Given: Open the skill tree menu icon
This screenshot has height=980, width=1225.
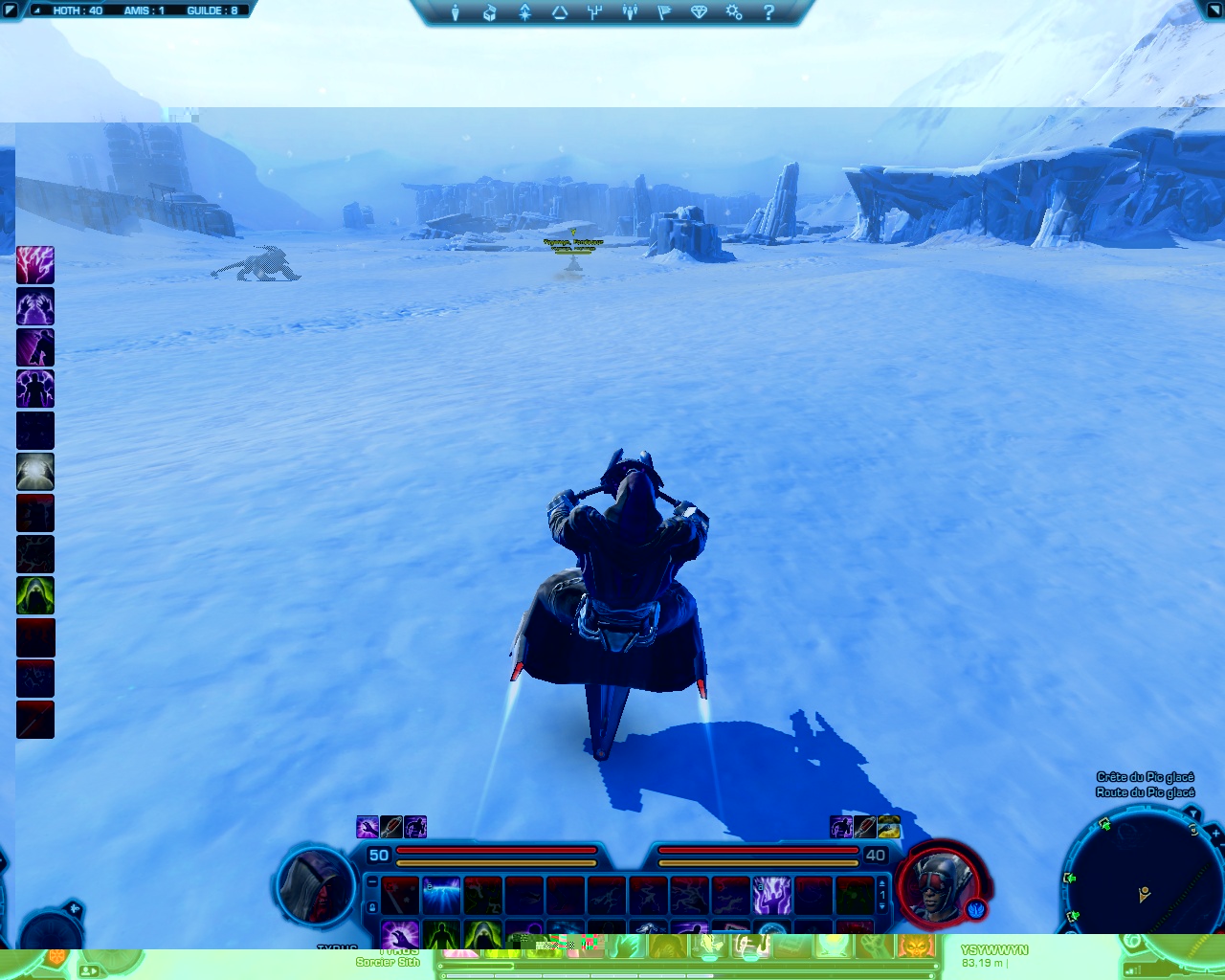Looking at the screenshot, I should click(x=524, y=12).
